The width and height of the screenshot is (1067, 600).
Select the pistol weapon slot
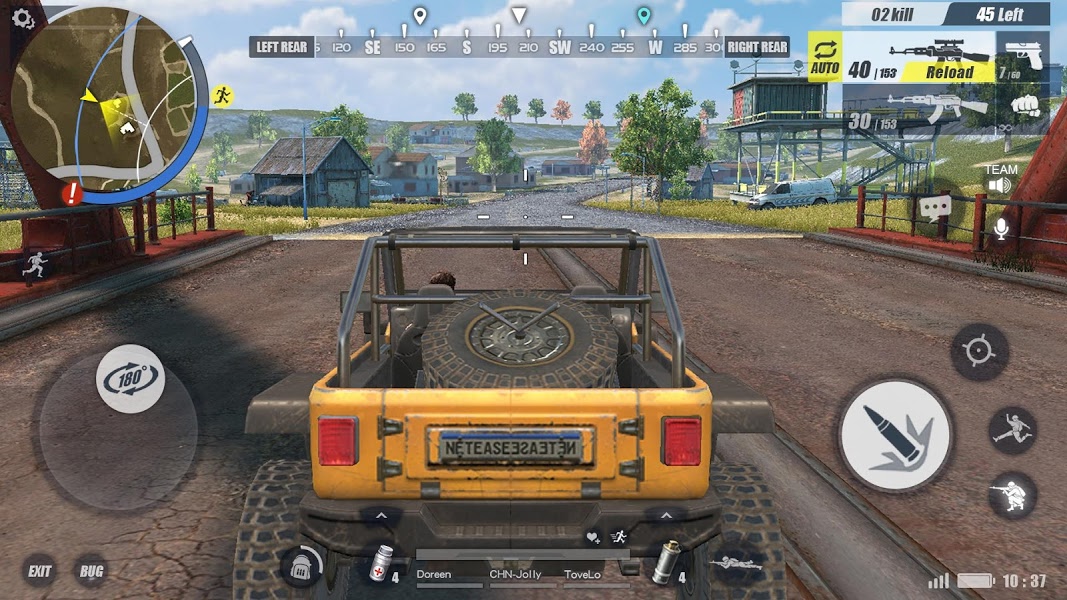[1023, 57]
